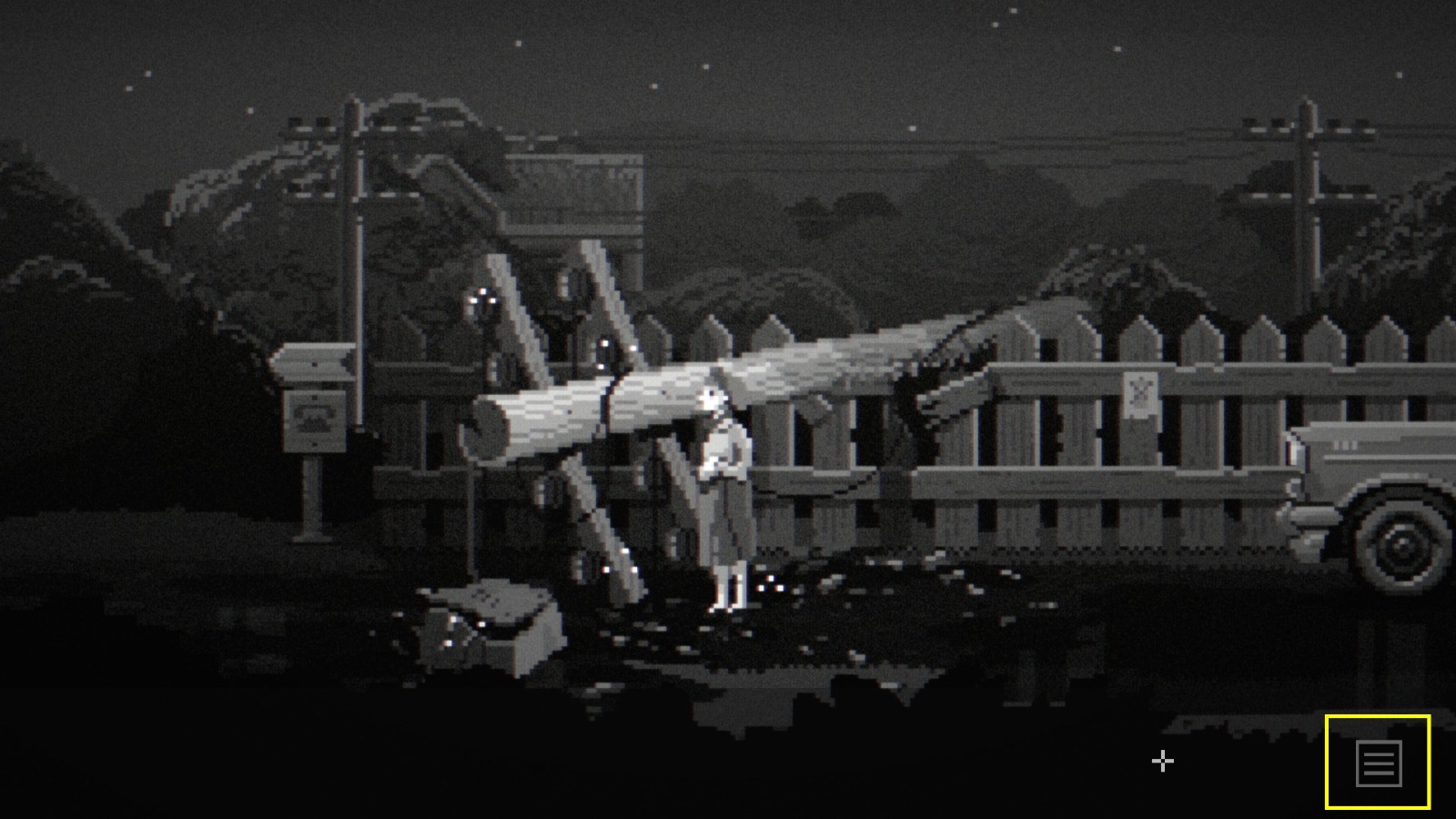Inspect the woman's white hat
The height and width of the screenshot is (819, 1456).
pos(714,396)
